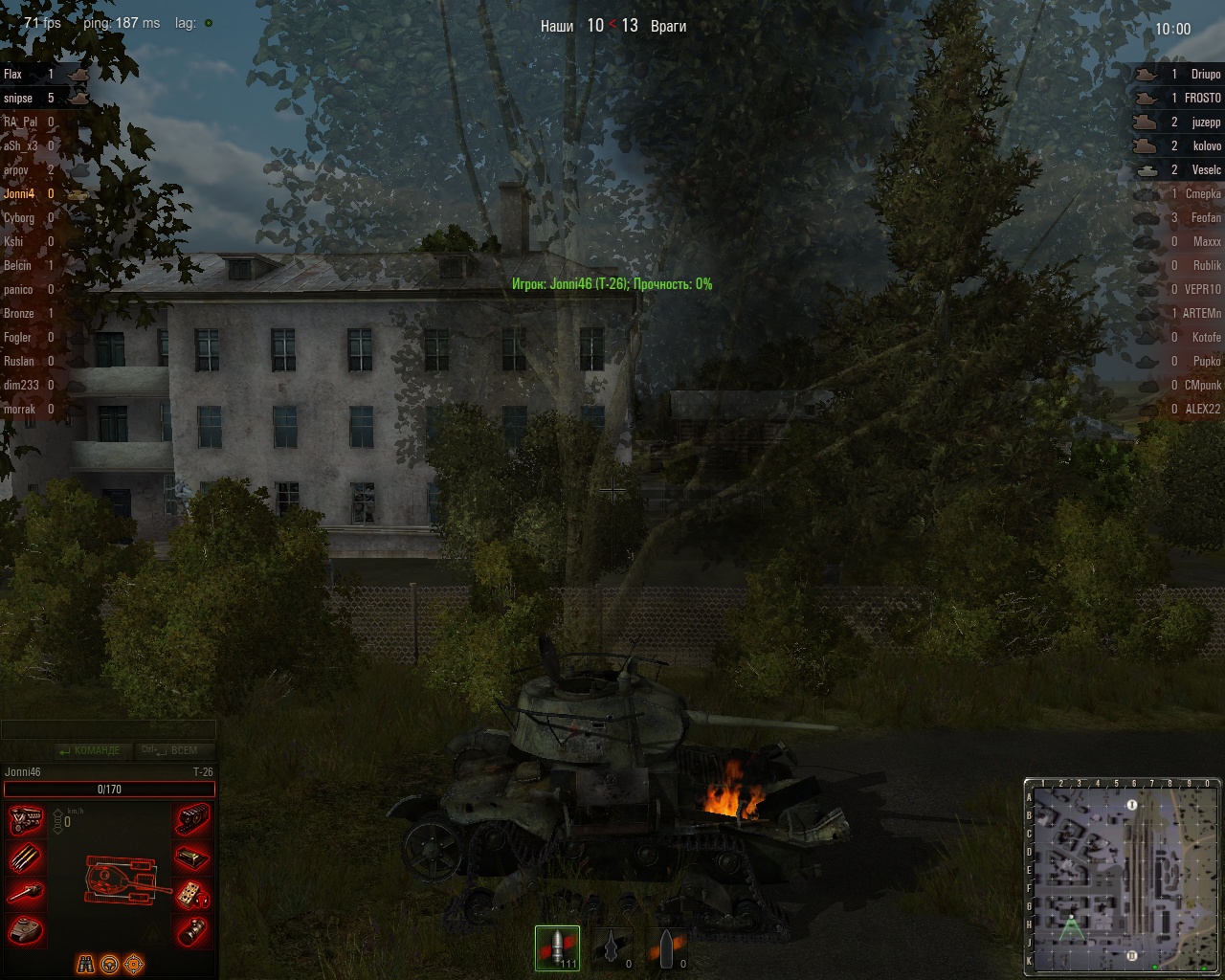Select the armor-piercing shell with 111 rounds
The width and height of the screenshot is (1225, 980).
557,947
